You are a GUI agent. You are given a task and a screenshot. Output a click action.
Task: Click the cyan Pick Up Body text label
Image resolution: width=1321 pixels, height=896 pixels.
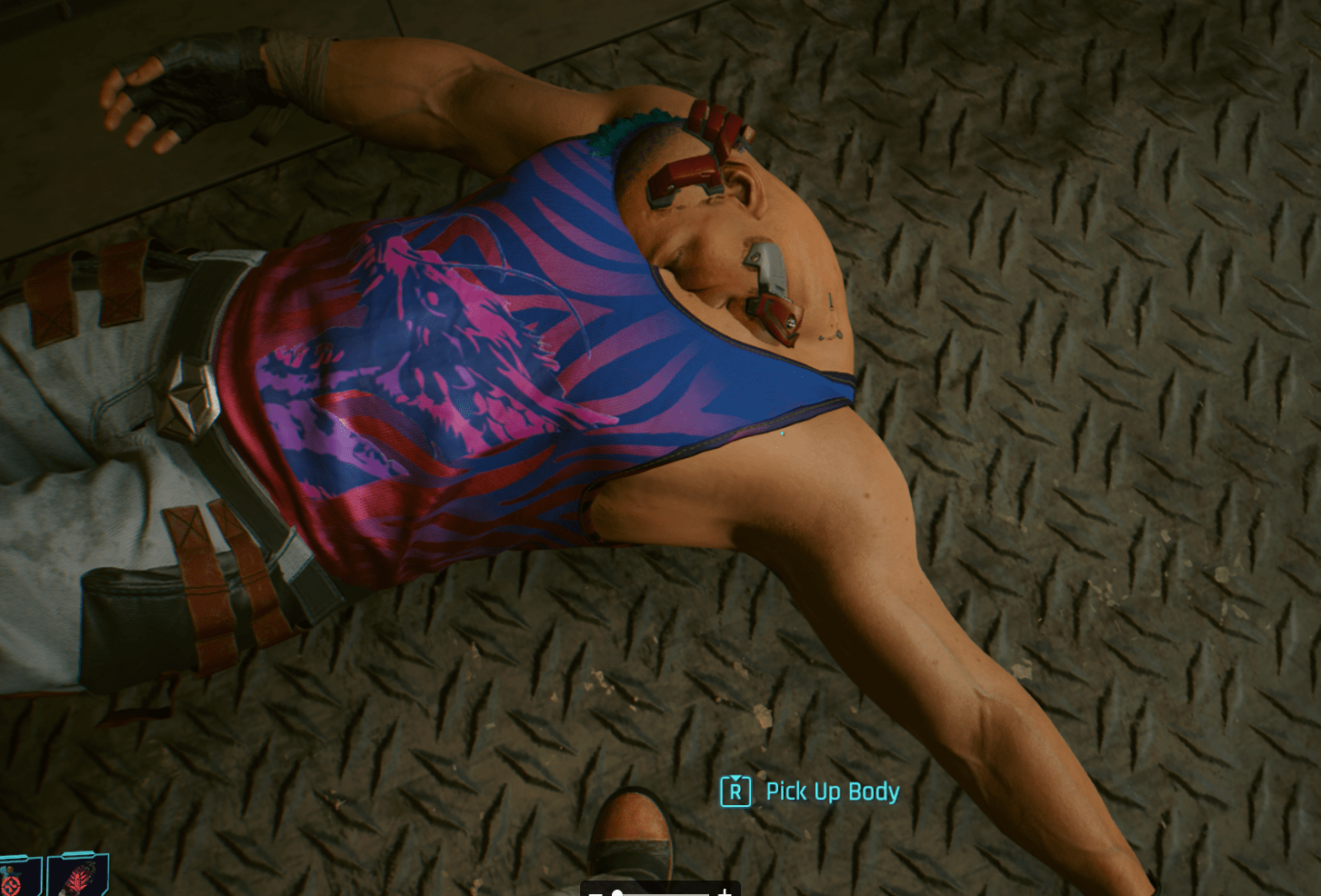[x=832, y=791]
